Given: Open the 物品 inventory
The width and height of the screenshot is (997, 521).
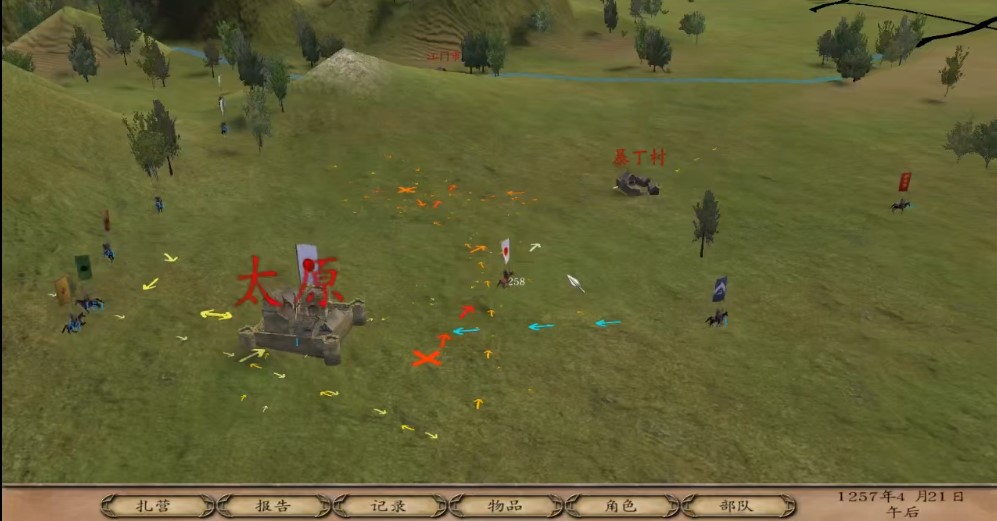Looking at the screenshot, I should [505, 505].
